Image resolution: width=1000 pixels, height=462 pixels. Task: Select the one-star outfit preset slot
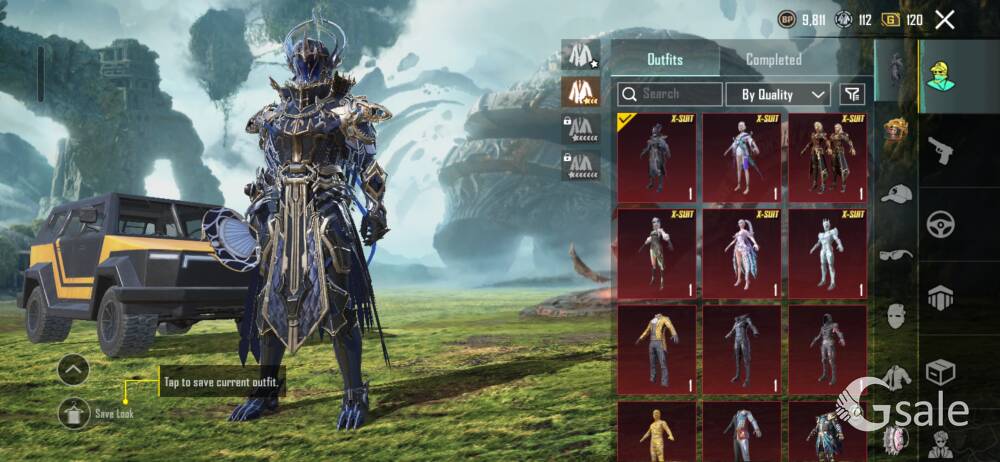click(581, 56)
